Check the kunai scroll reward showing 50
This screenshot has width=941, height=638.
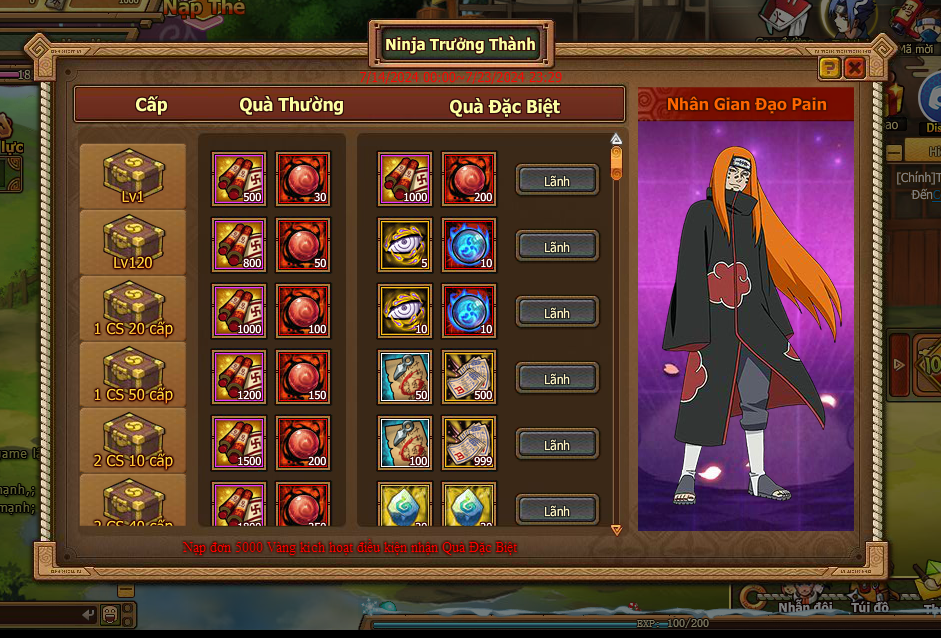(x=405, y=377)
